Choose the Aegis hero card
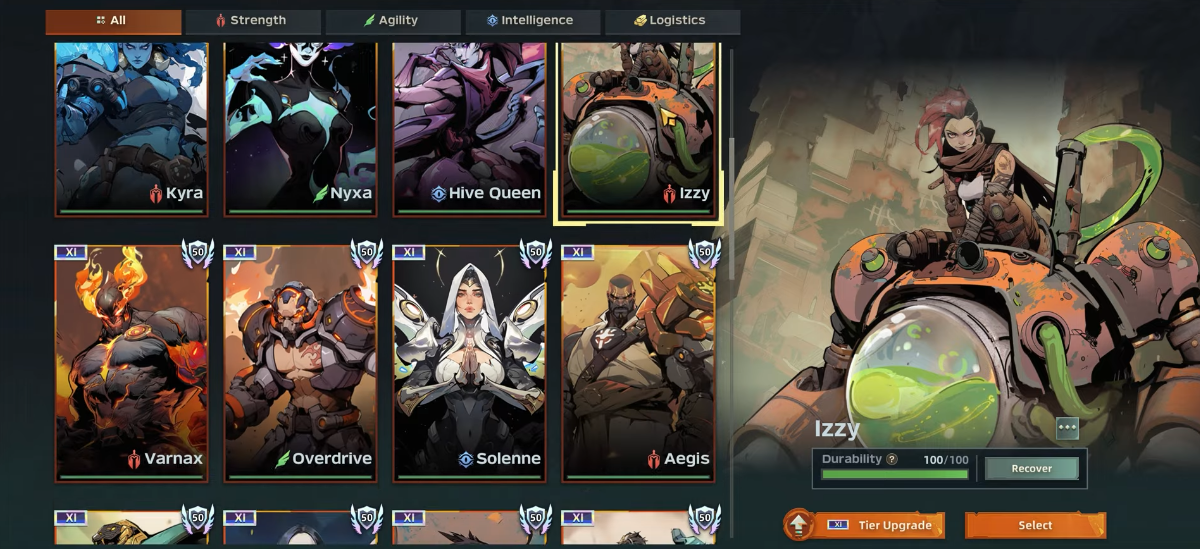Screen dimensions: 1200x549 click(x=639, y=362)
